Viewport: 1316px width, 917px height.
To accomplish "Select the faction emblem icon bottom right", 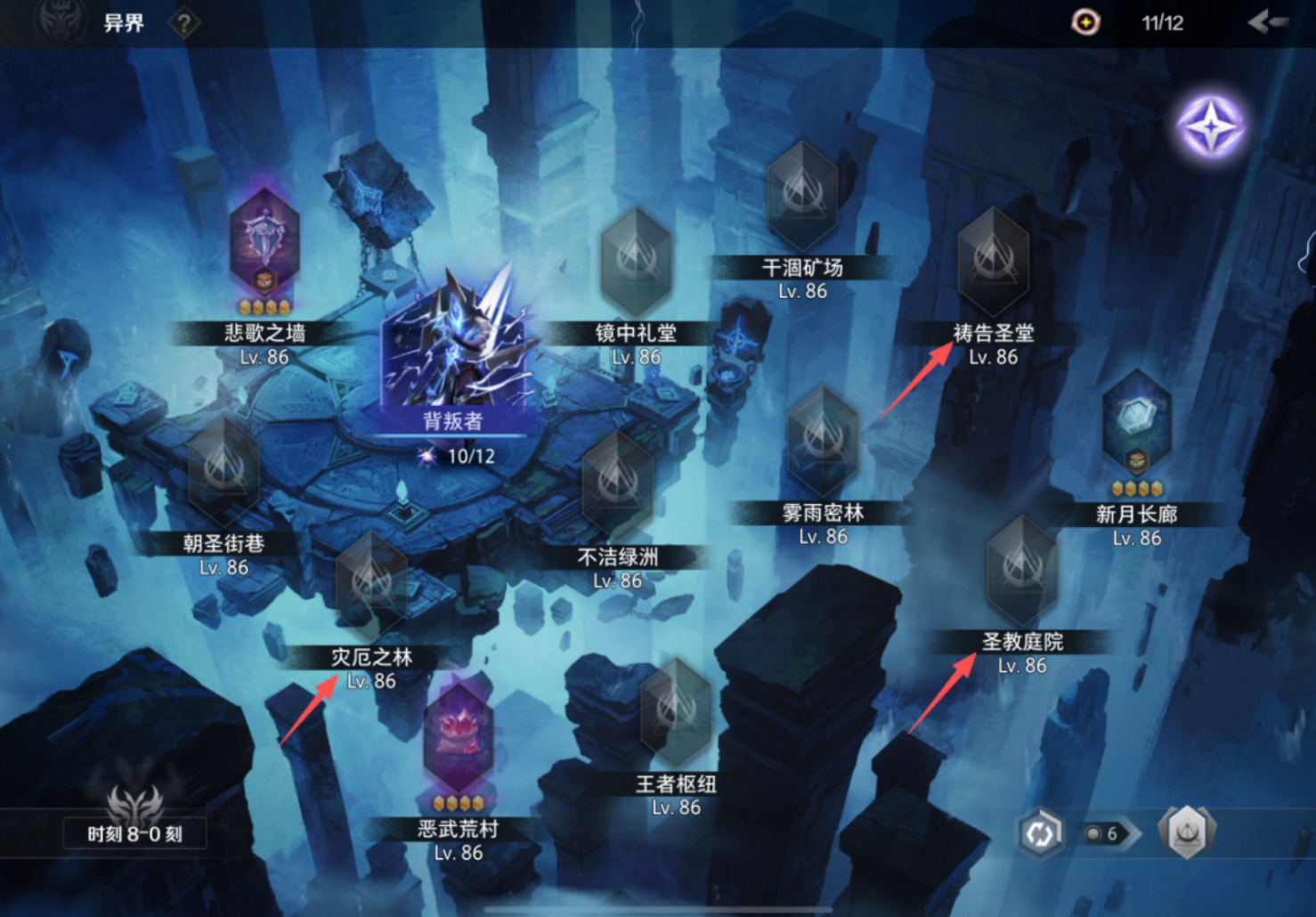I will coord(1186,832).
